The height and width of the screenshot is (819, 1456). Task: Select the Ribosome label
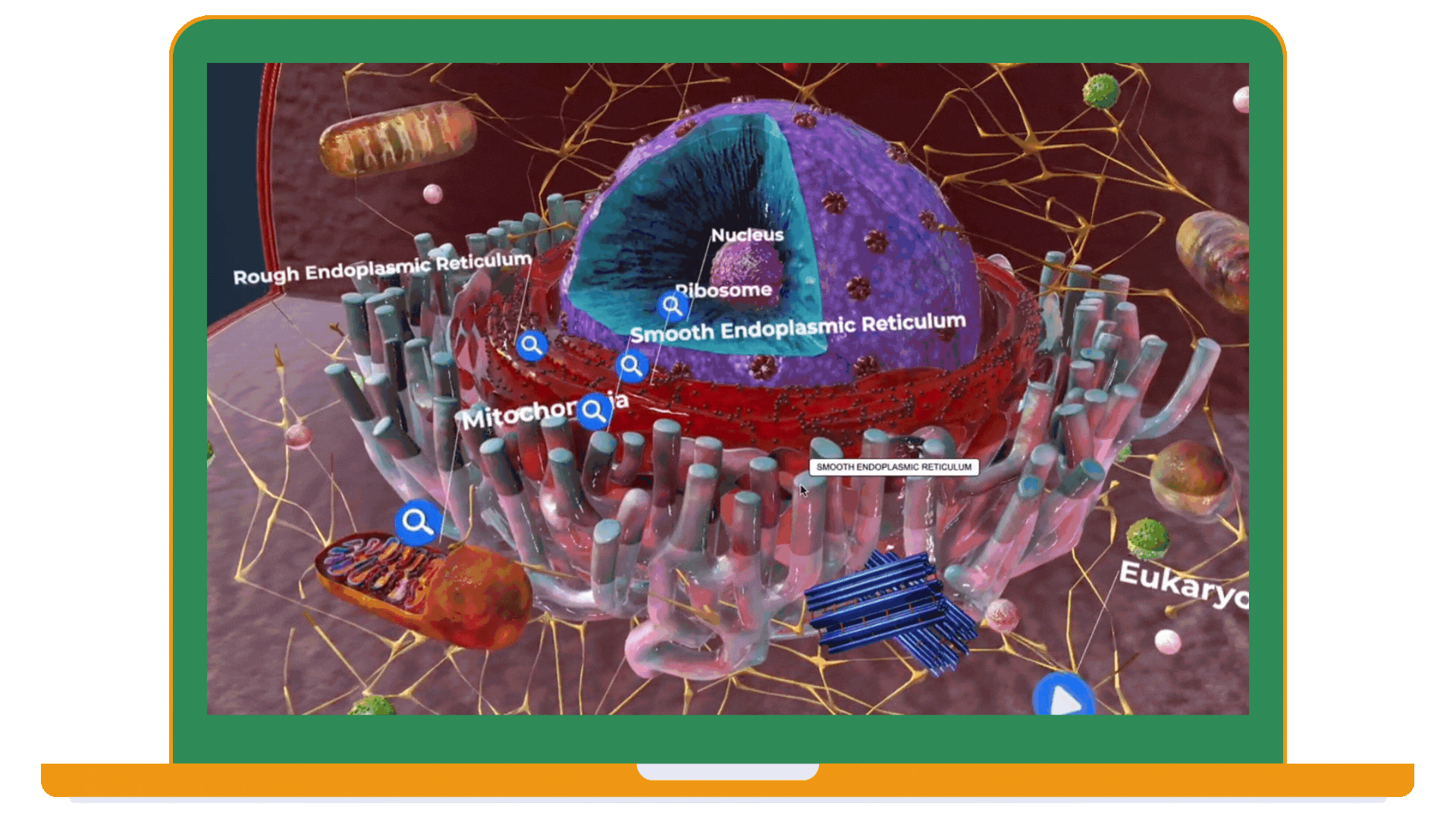[x=724, y=290]
